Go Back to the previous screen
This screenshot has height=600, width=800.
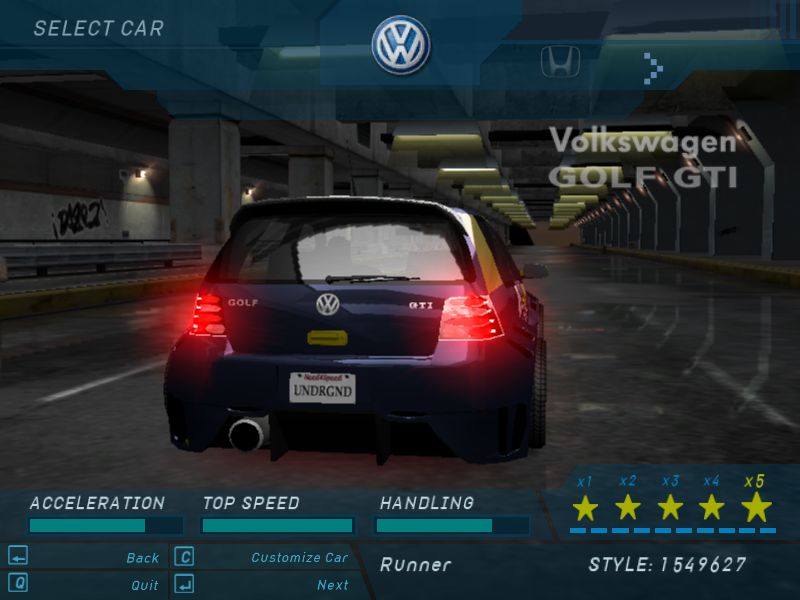click(x=142, y=558)
